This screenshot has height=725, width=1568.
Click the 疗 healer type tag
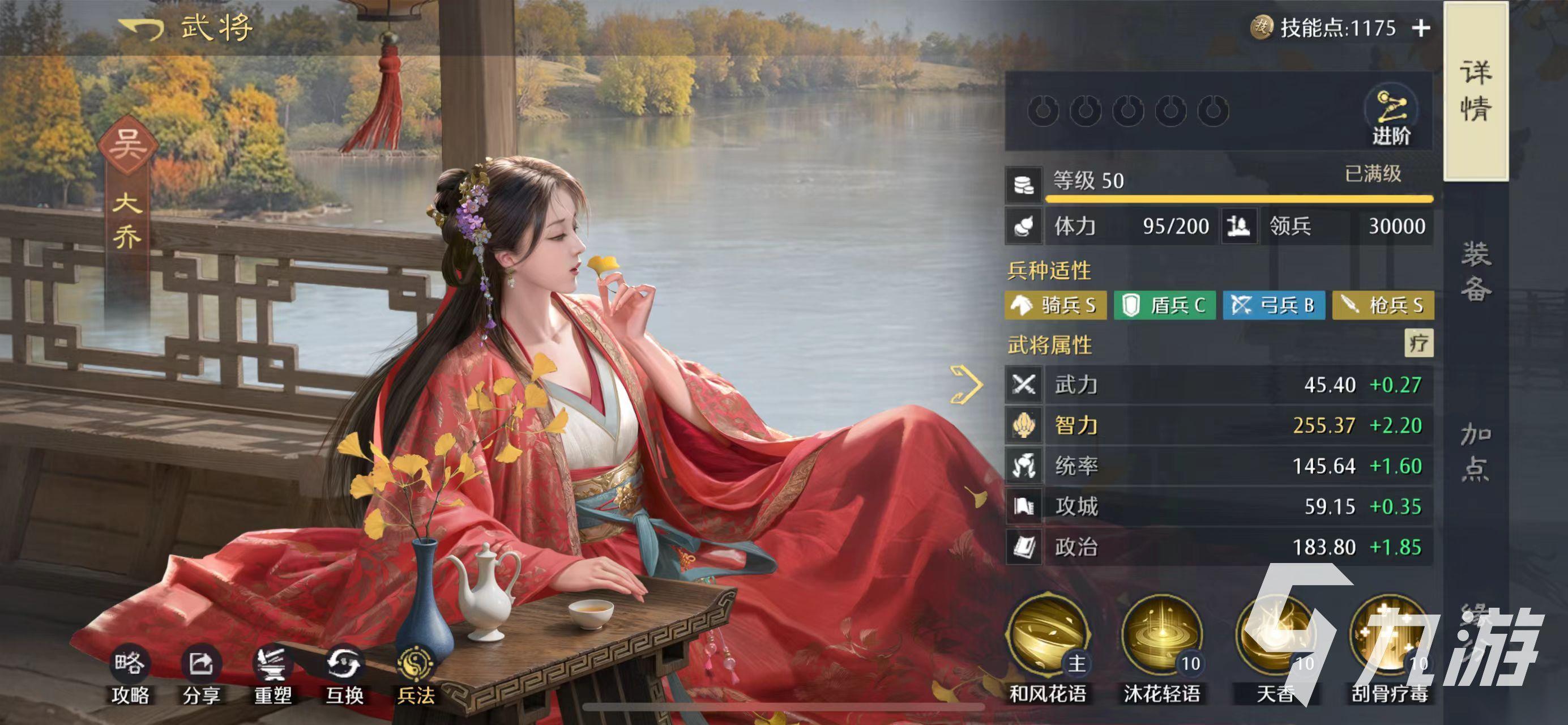pos(1419,343)
